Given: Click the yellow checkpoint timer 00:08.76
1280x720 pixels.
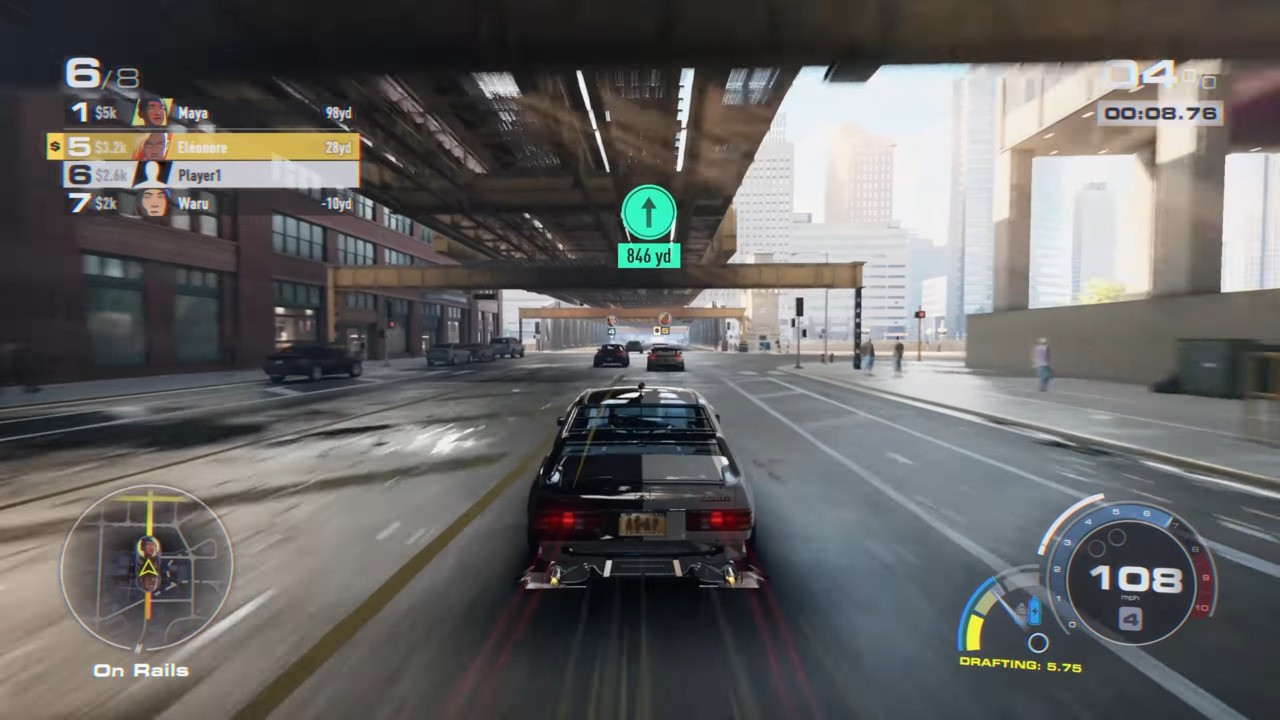Looking at the screenshot, I should [1162, 113].
